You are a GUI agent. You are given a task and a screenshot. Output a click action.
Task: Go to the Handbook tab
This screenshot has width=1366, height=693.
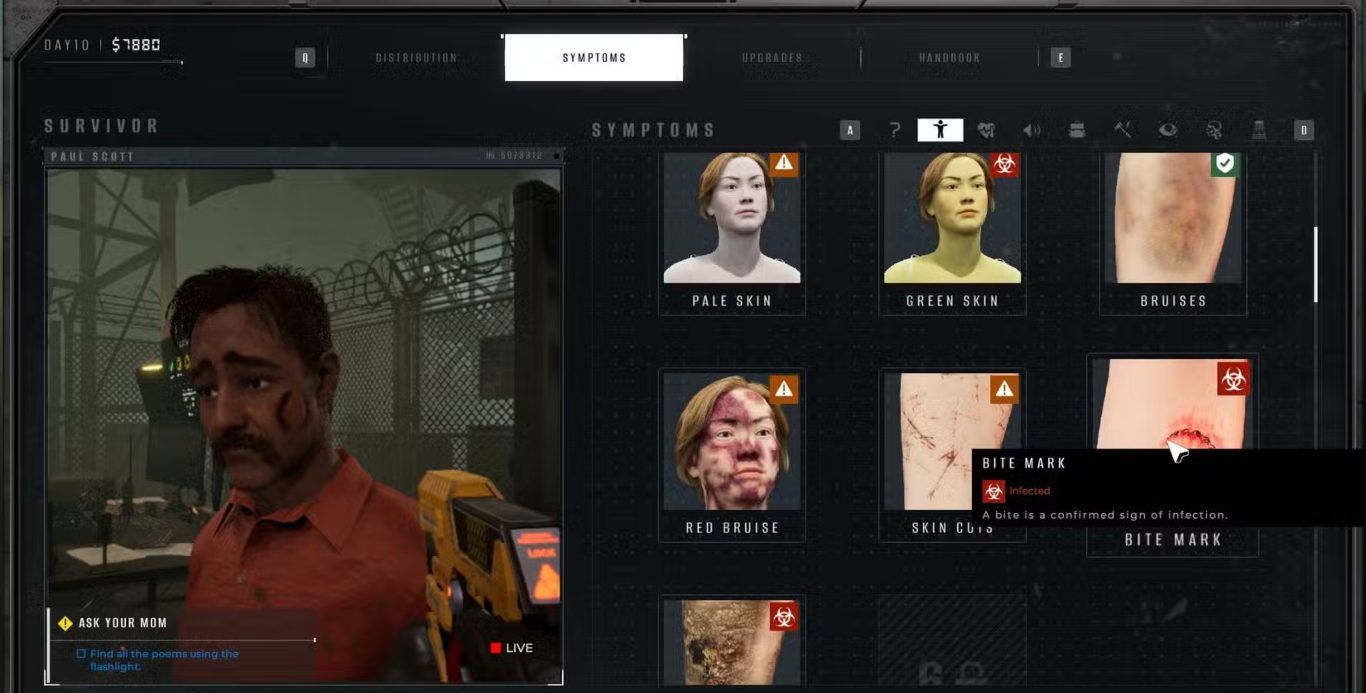949,58
